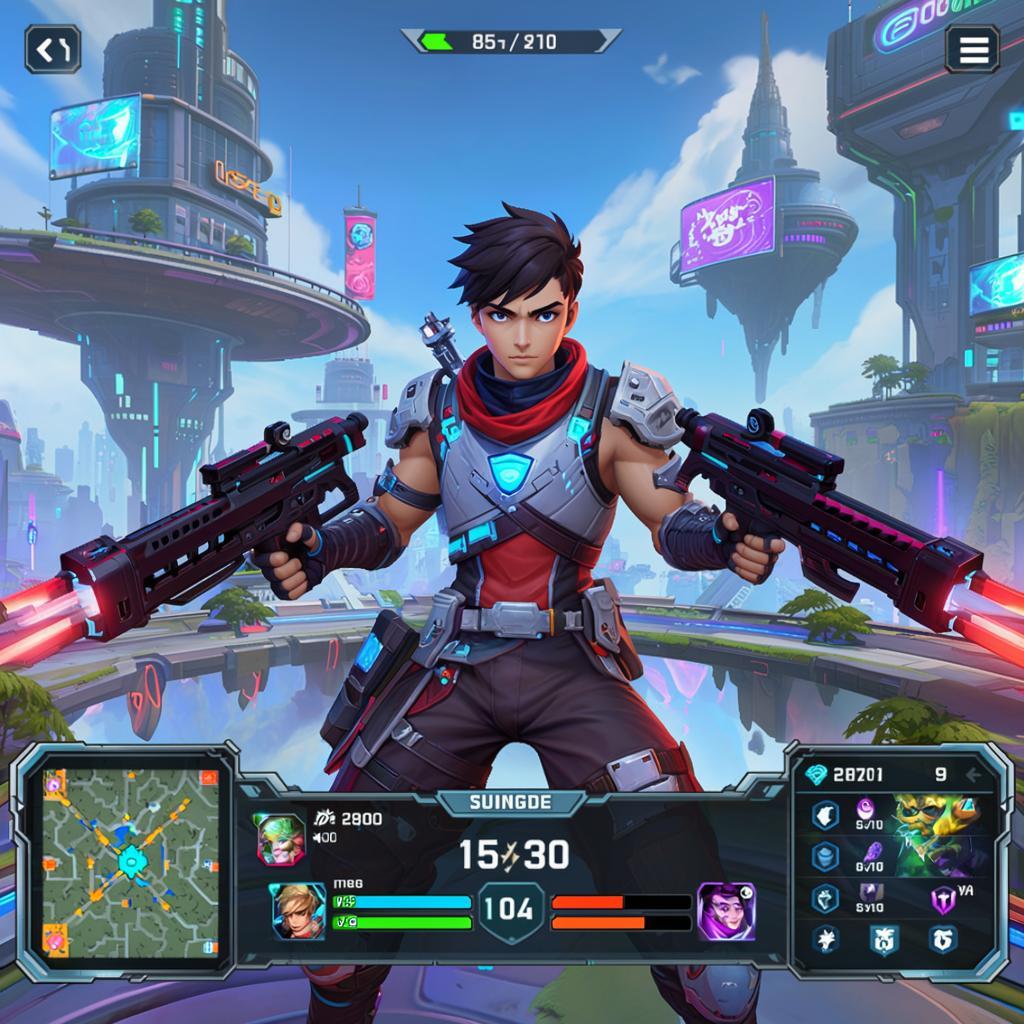Click the back arrows button
The height and width of the screenshot is (1024, 1024).
coord(52,48)
